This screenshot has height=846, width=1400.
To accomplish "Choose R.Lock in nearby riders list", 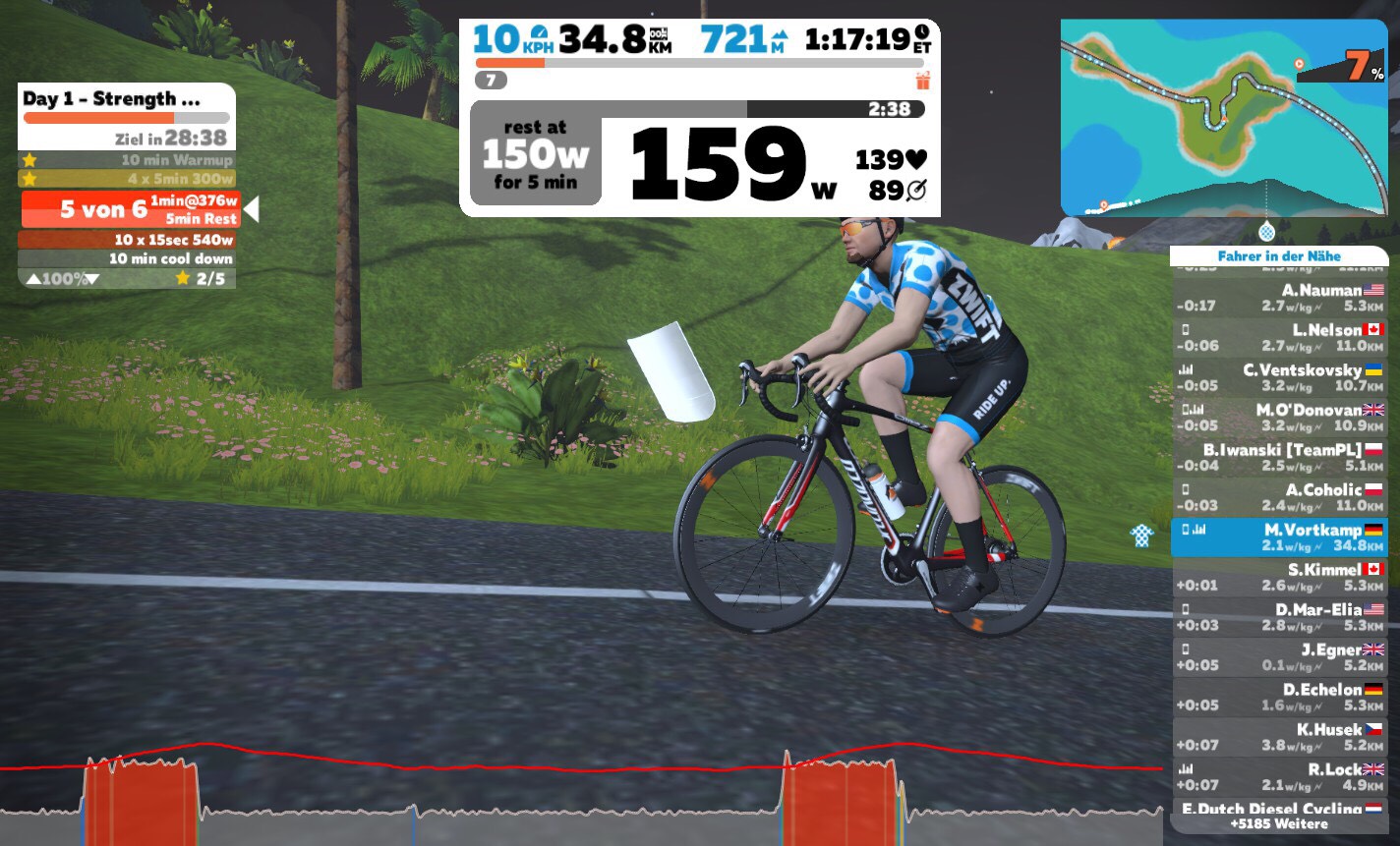I will (x=1278, y=777).
